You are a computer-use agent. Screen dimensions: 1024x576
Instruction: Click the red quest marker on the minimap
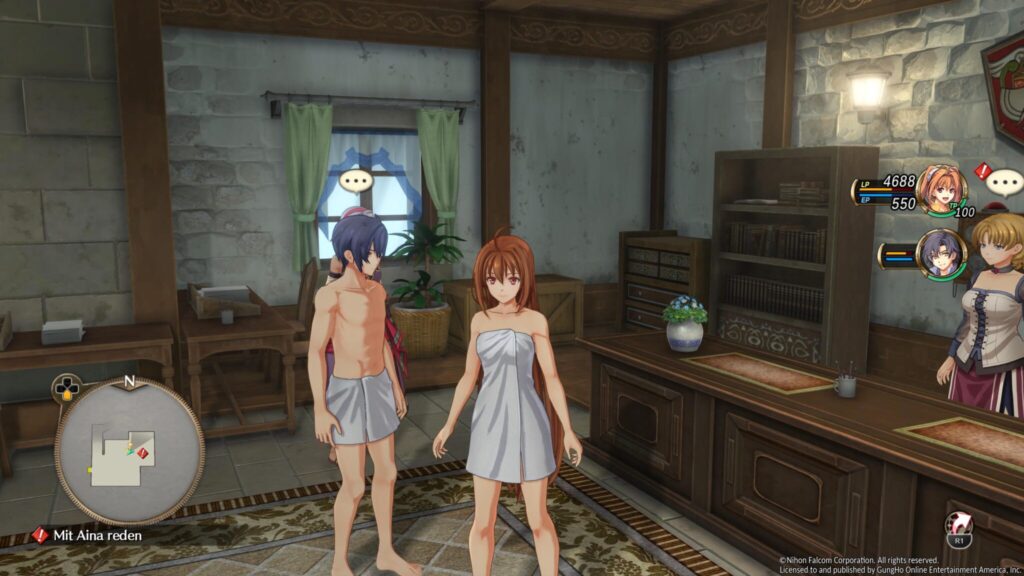(142, 453)
